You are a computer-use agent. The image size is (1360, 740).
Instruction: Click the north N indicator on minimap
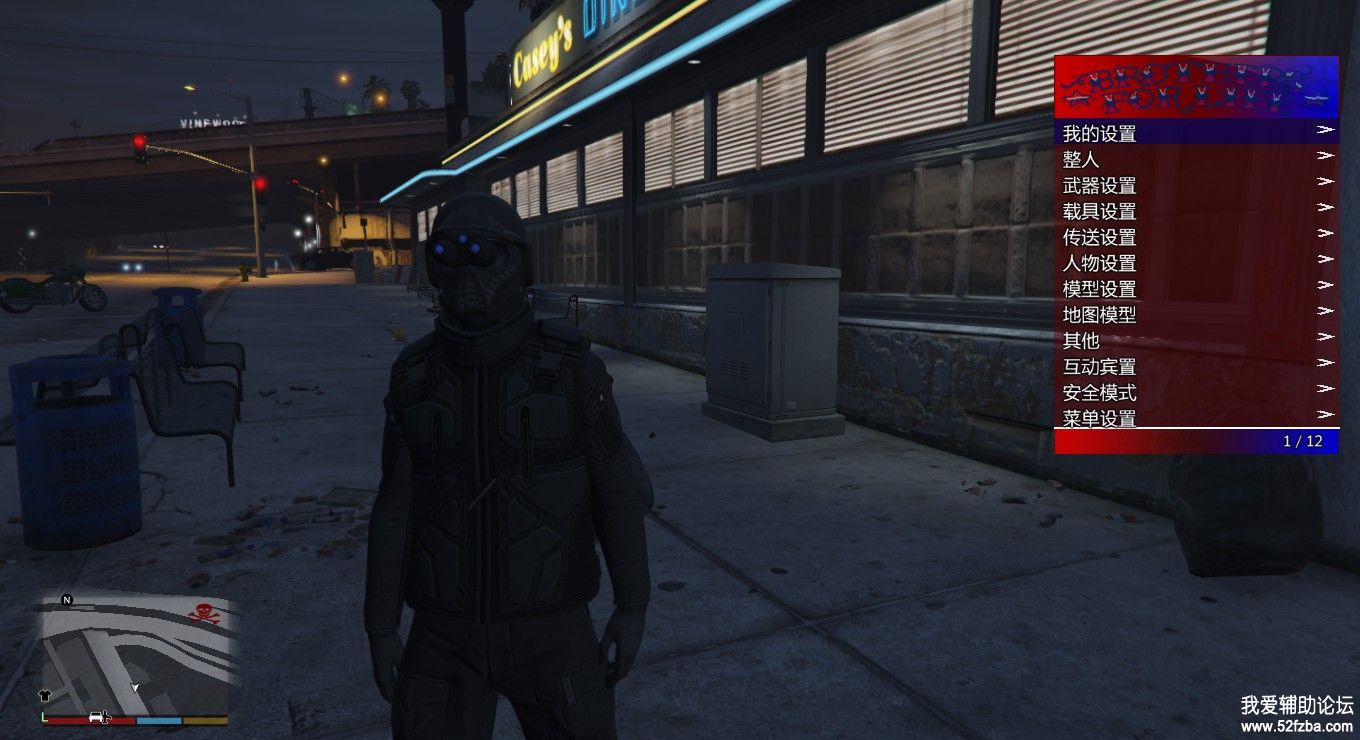(67, 600)
